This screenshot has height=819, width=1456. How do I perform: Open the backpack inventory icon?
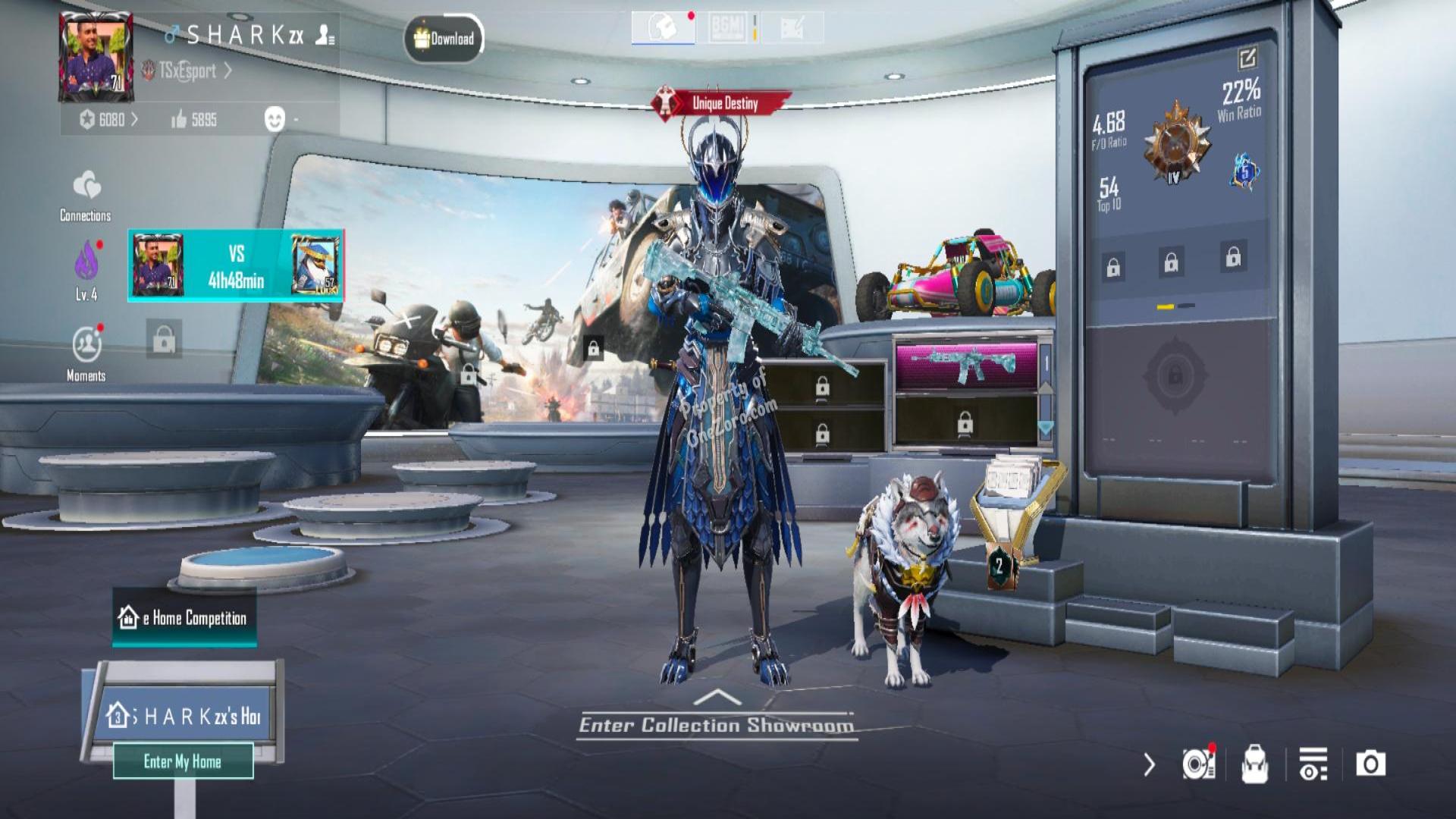tap(1254, 764)
